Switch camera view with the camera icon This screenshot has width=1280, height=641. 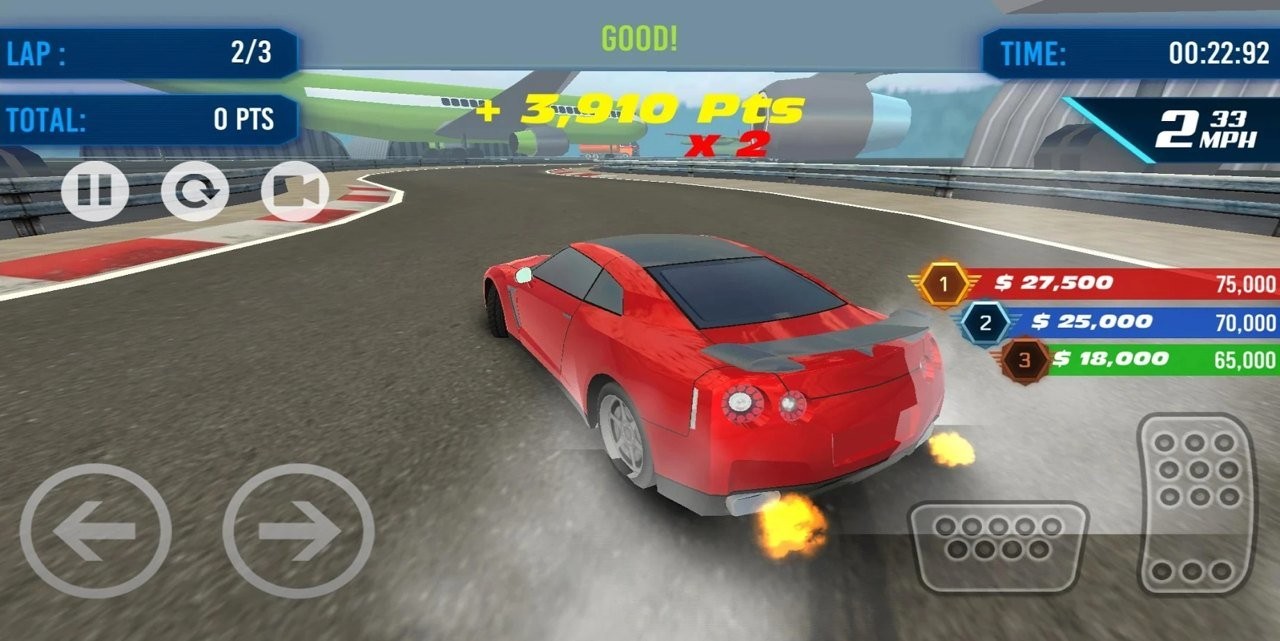pyautogui.click(x=295, y=190)
